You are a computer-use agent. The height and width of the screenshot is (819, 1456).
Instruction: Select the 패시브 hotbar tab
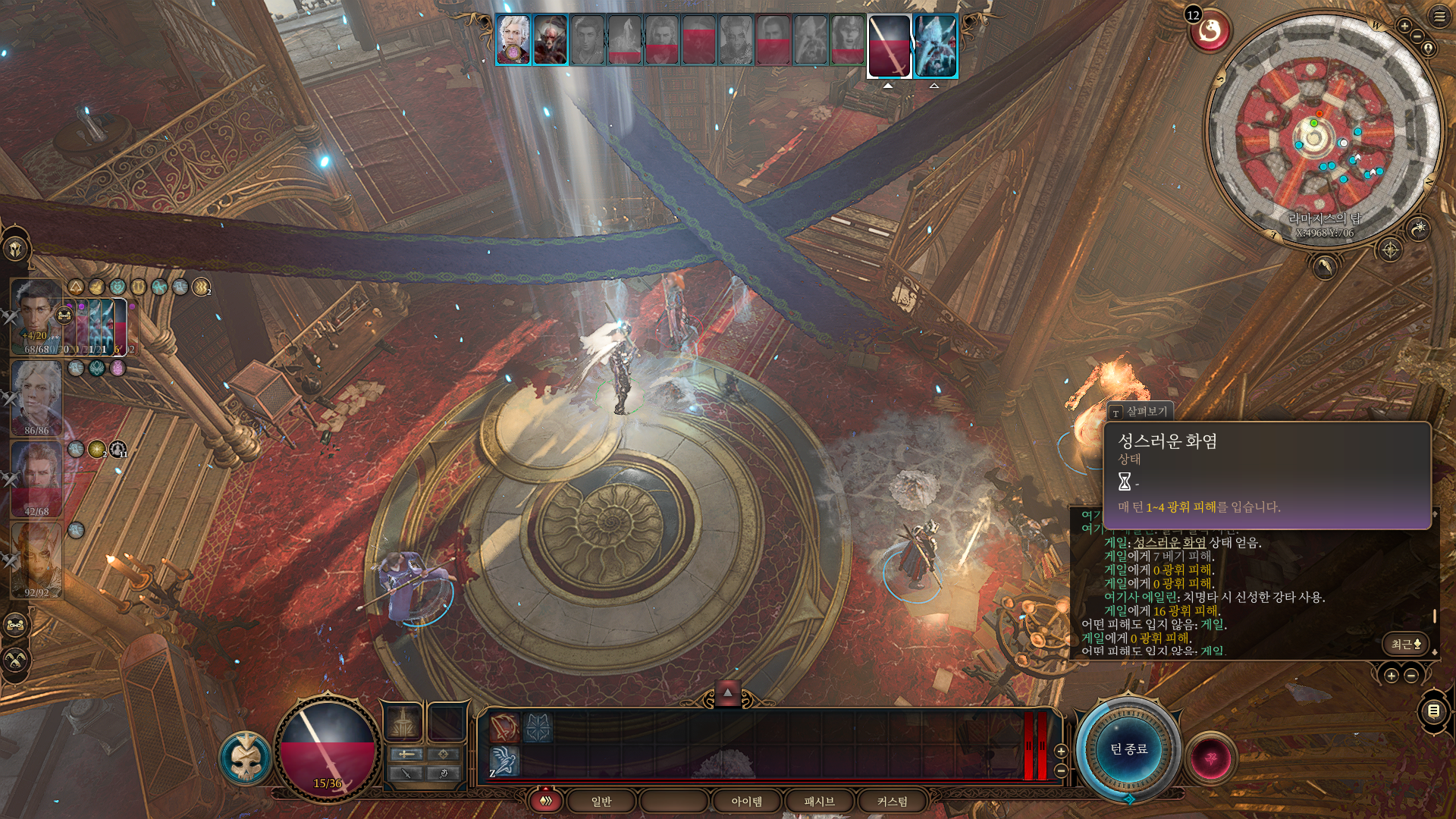(x=819, y=801)
